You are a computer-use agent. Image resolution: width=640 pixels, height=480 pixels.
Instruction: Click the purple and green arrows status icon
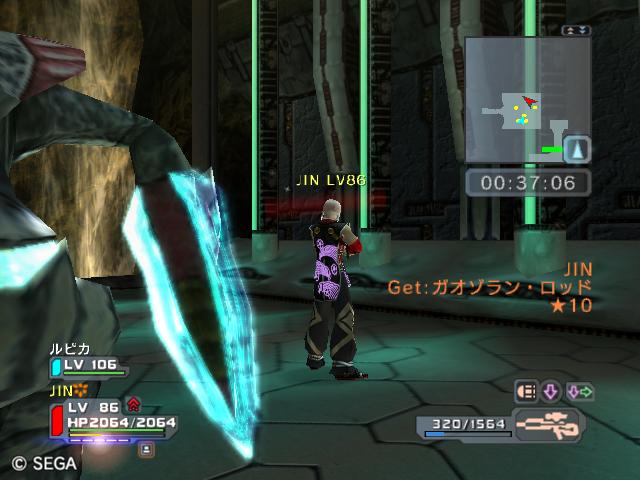point(580,391)
